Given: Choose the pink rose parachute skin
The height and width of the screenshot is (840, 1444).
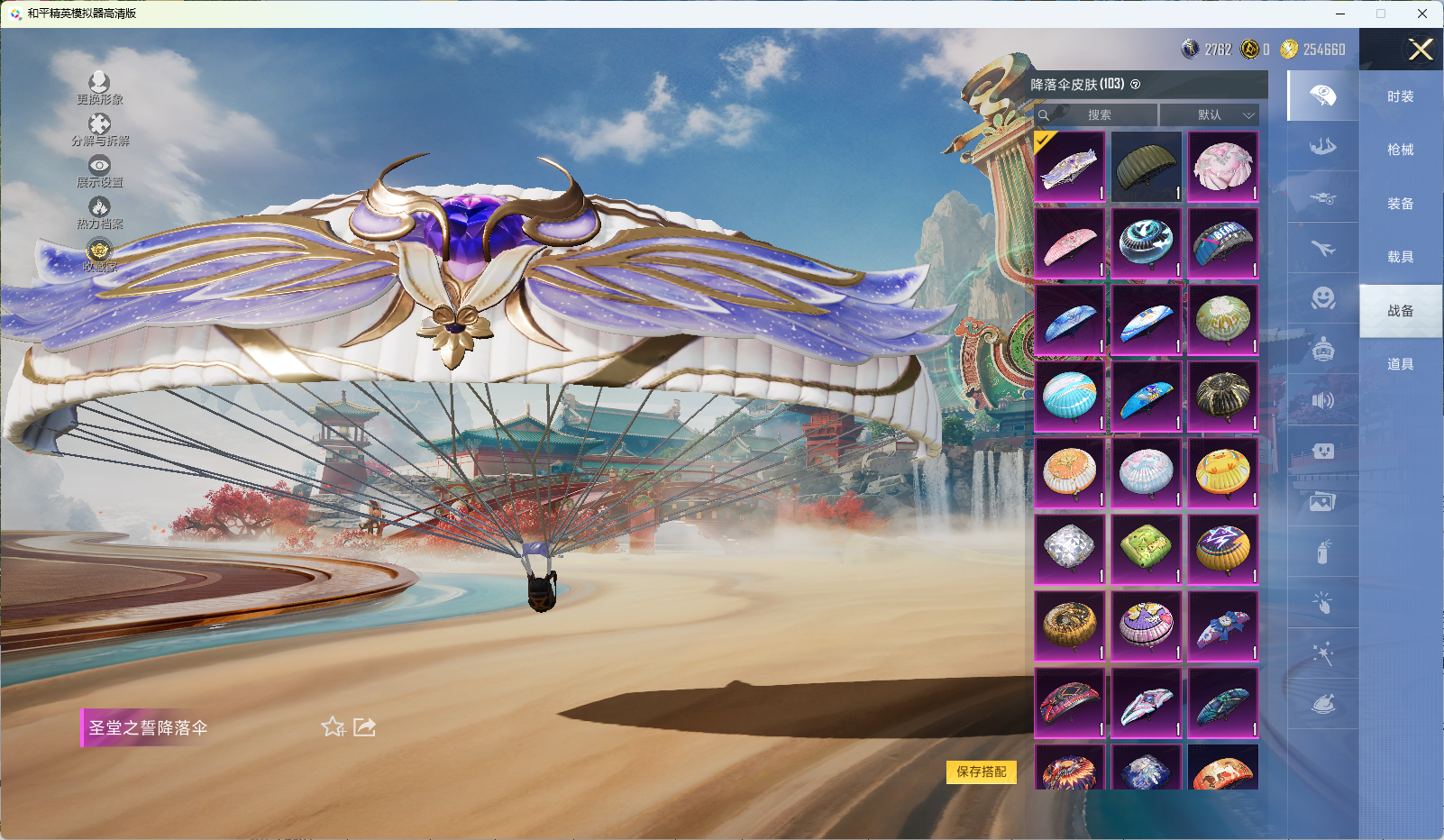Looking at the screenshot, I should tap(1222, 167).
